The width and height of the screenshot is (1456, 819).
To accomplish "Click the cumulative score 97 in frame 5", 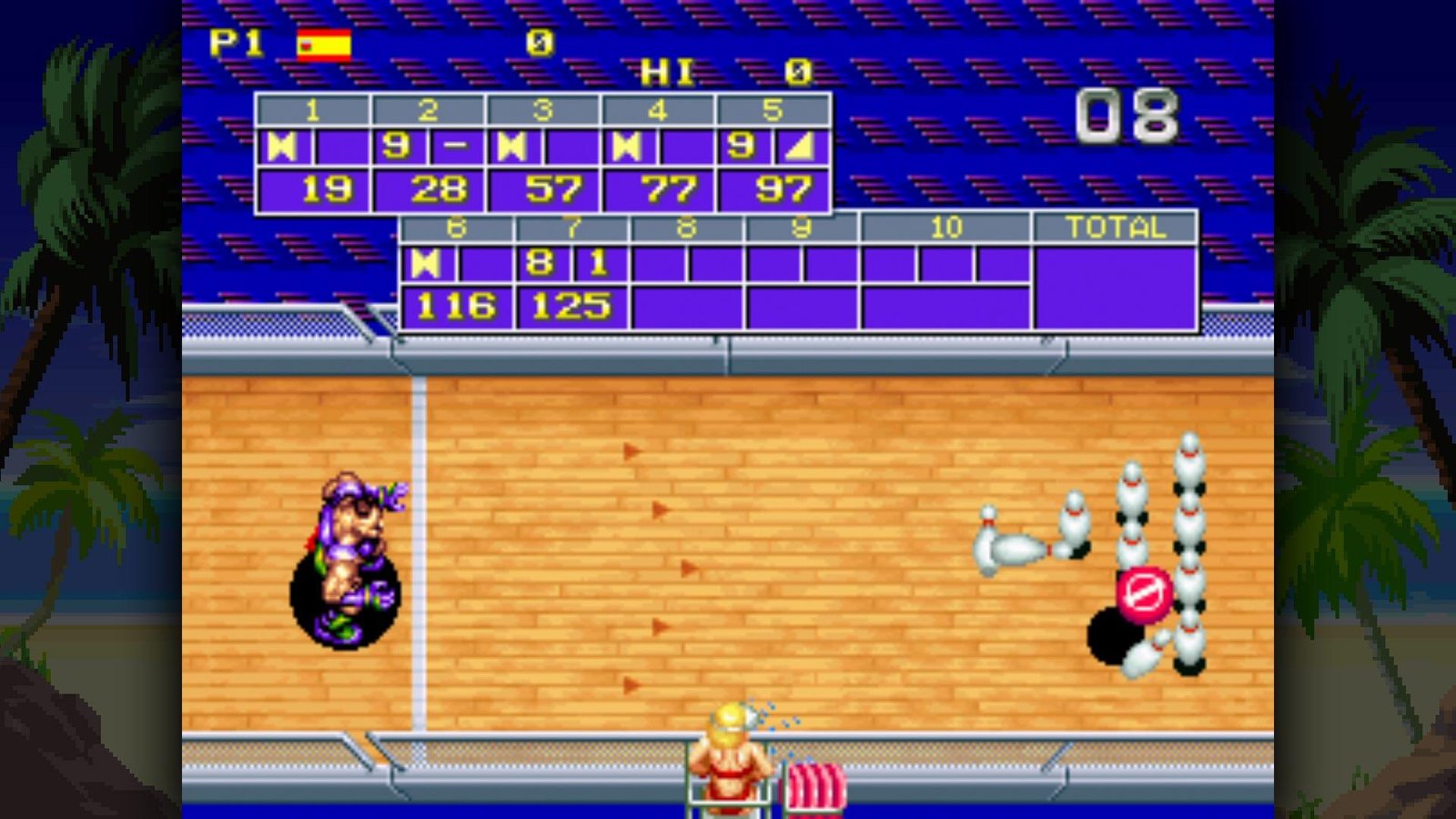I will coord(787,190).
